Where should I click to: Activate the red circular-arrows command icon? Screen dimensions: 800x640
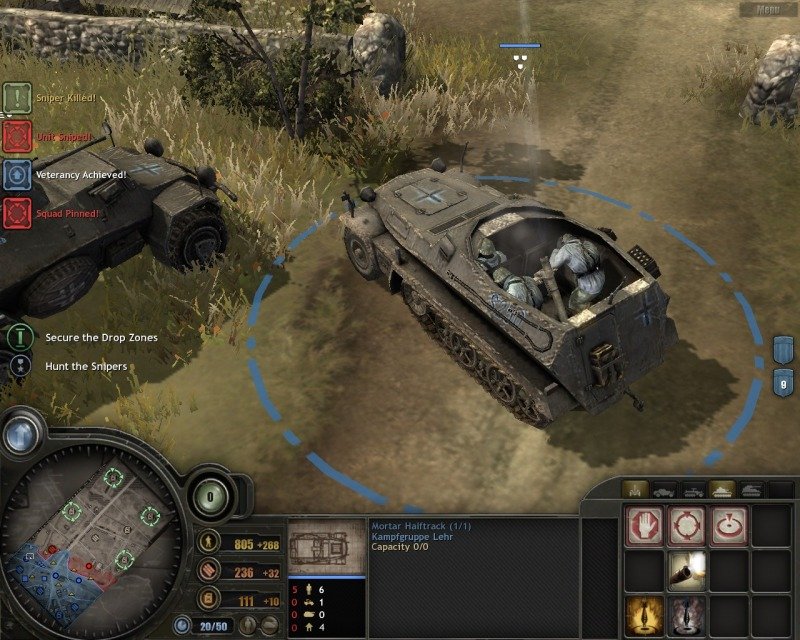click(688, 526)
